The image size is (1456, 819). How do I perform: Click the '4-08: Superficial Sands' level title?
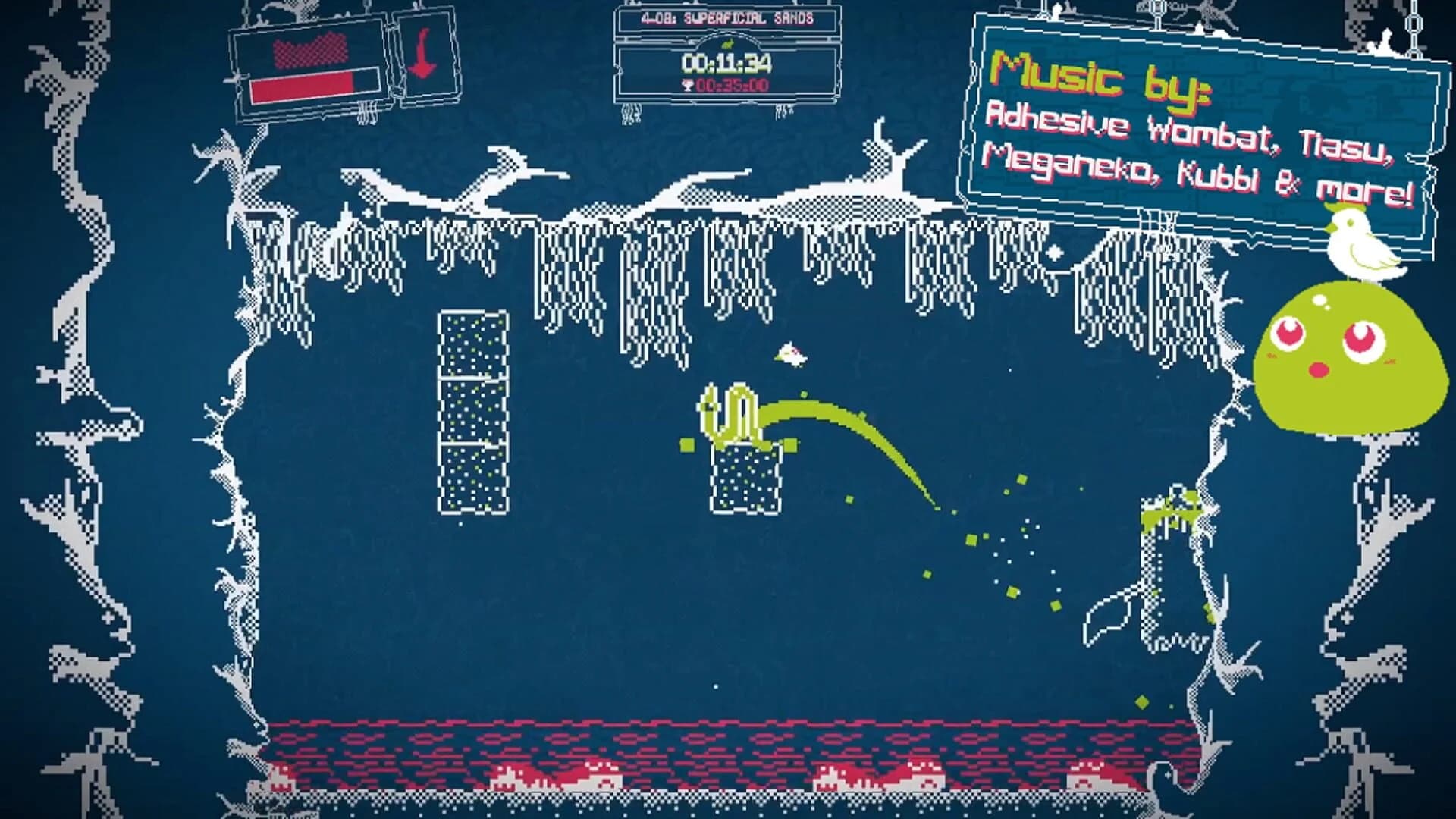point(726,18)
